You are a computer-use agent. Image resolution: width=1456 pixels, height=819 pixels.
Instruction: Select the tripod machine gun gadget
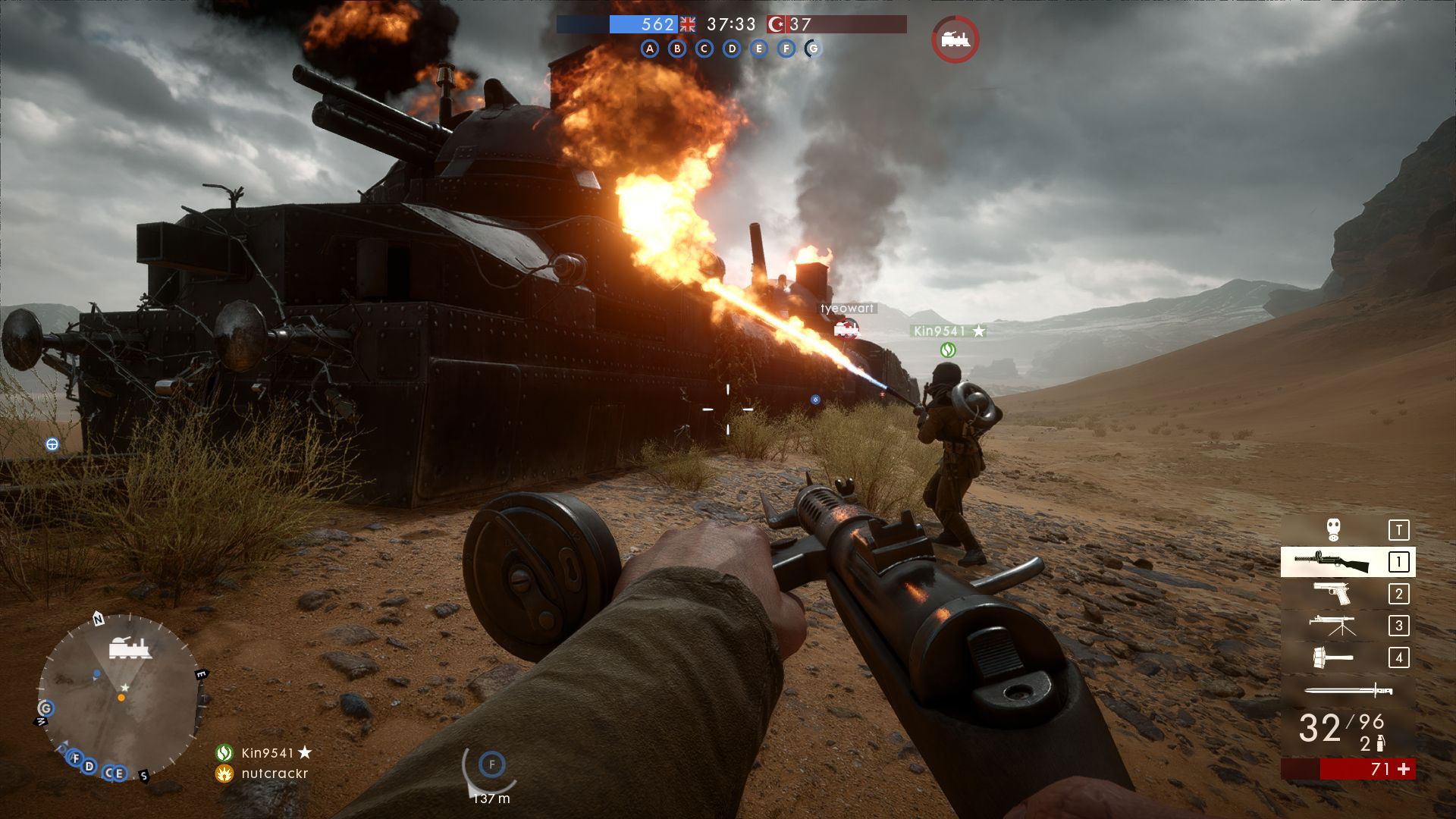tap(1332, 625)
